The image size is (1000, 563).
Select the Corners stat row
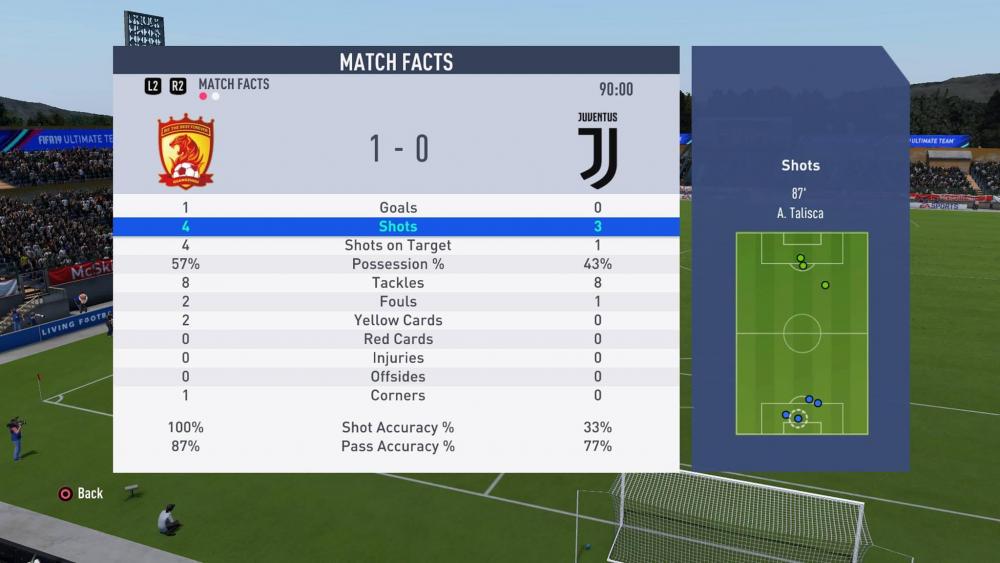tap(397, 396)
